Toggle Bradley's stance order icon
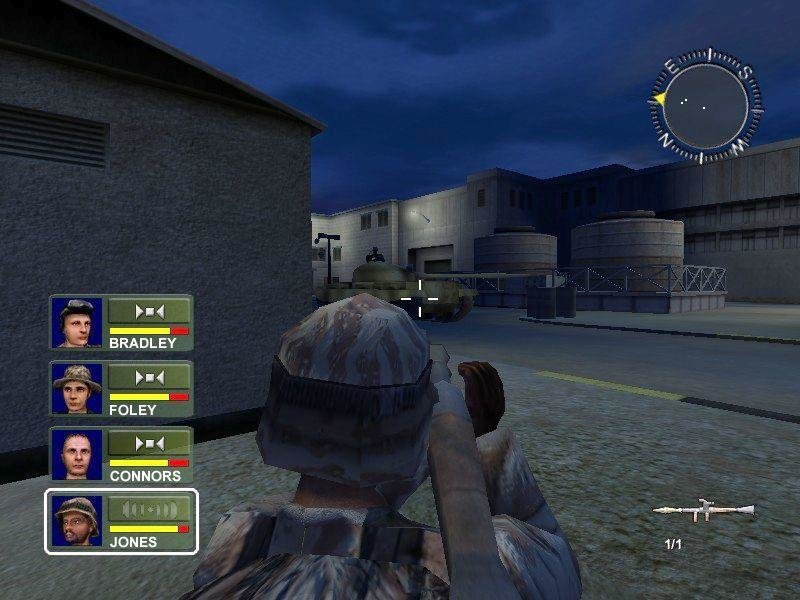 [148, 310]
